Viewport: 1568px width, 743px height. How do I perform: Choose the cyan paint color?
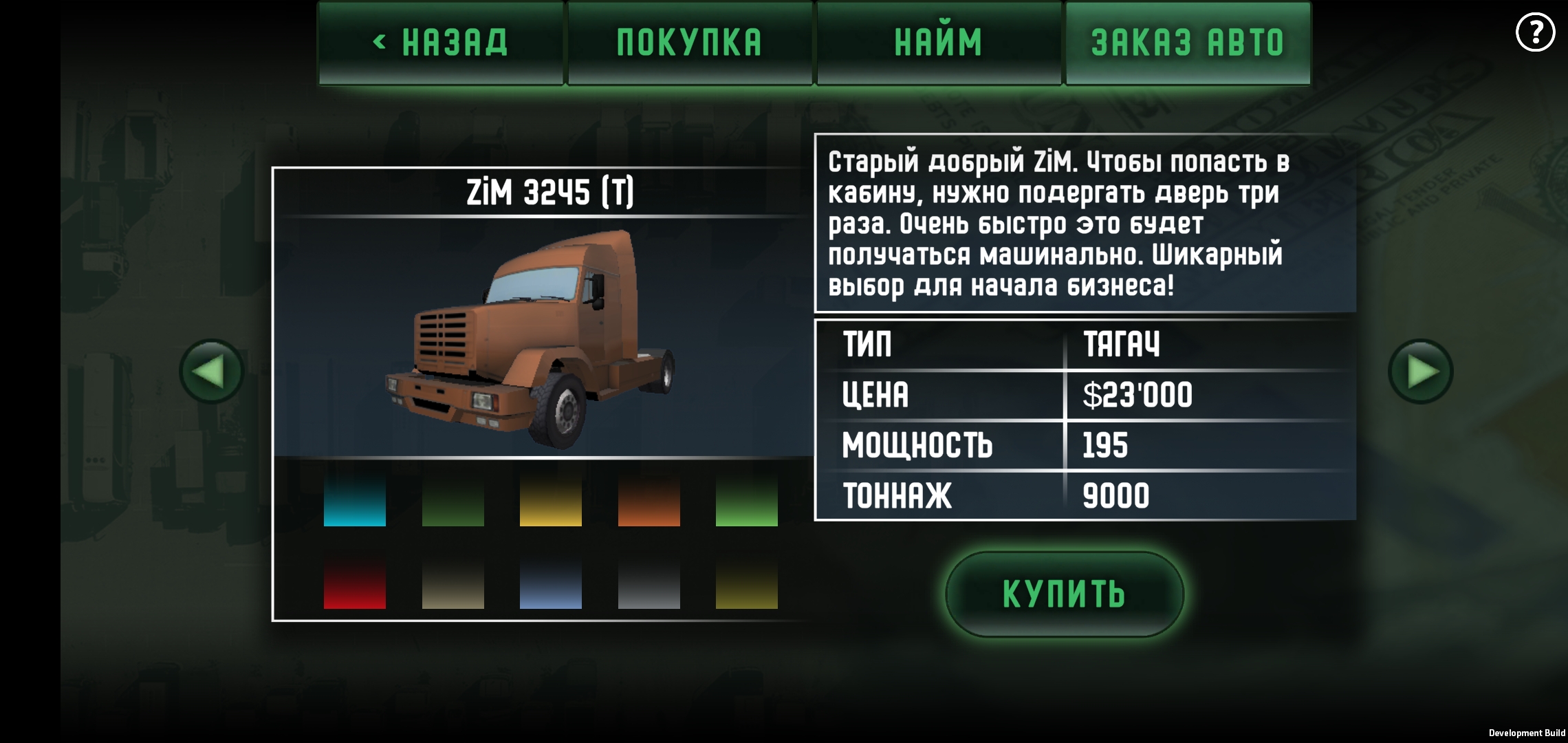point(355,500)
